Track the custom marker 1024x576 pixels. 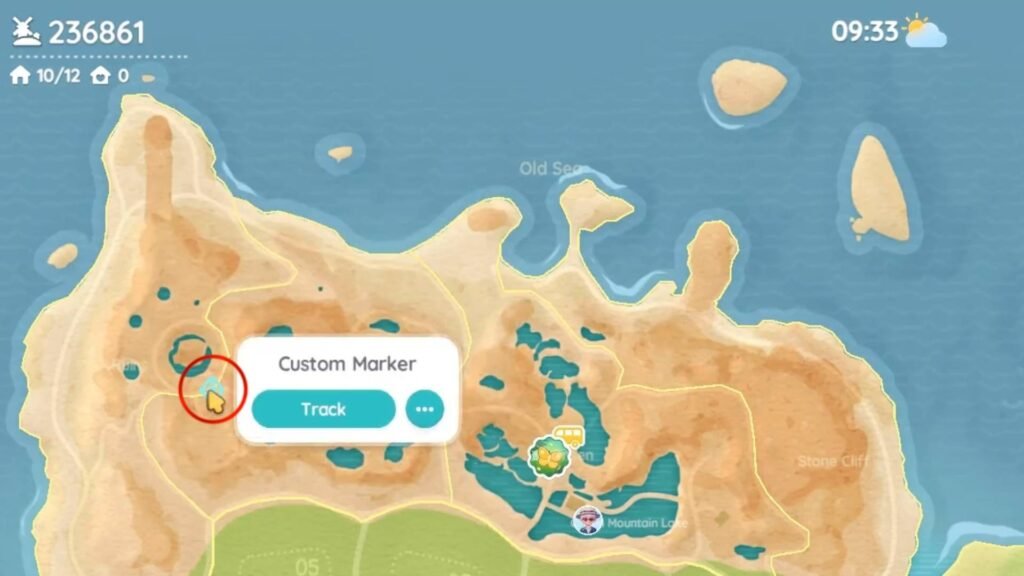click(323, 409)
